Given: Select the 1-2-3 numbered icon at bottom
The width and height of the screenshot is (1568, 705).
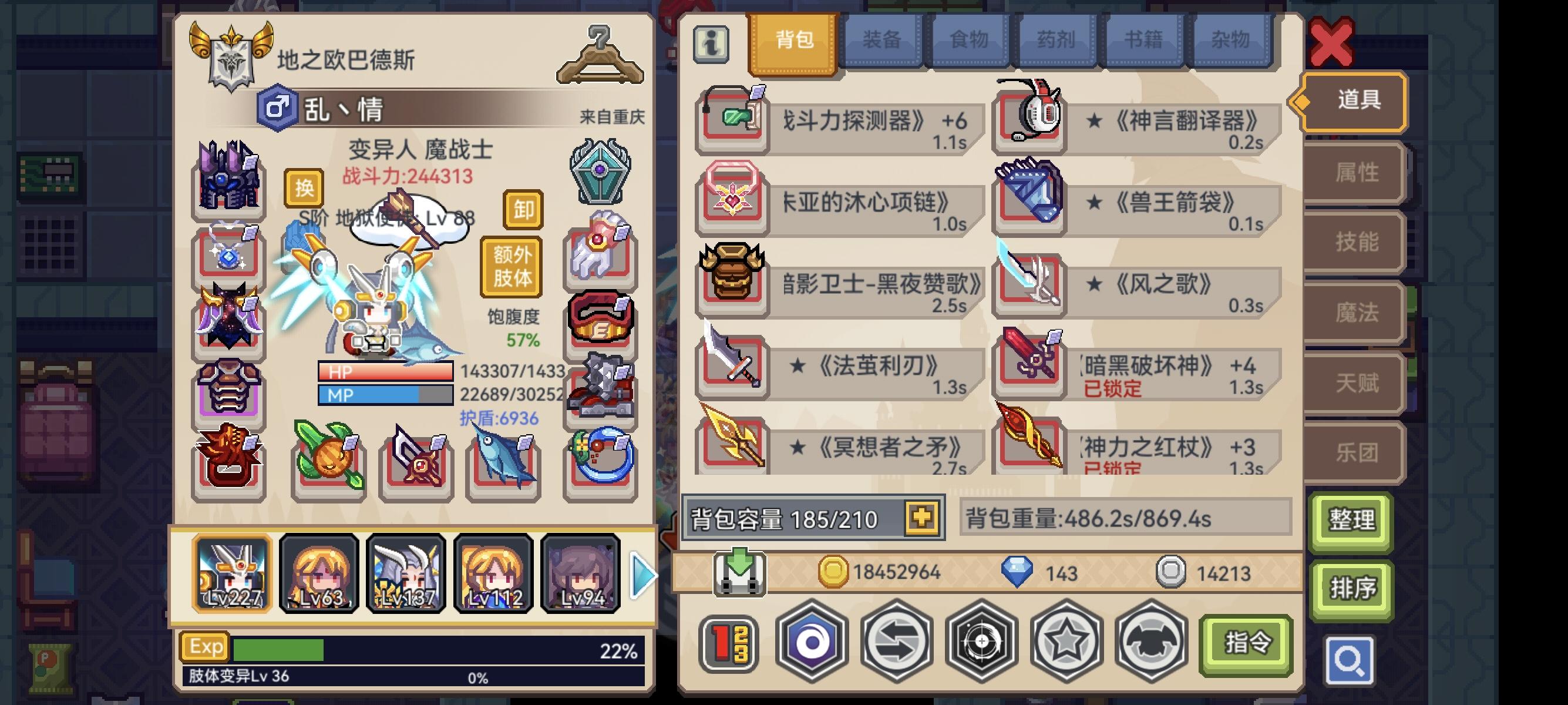Looking at the screenshot, I should coord(728,642).
